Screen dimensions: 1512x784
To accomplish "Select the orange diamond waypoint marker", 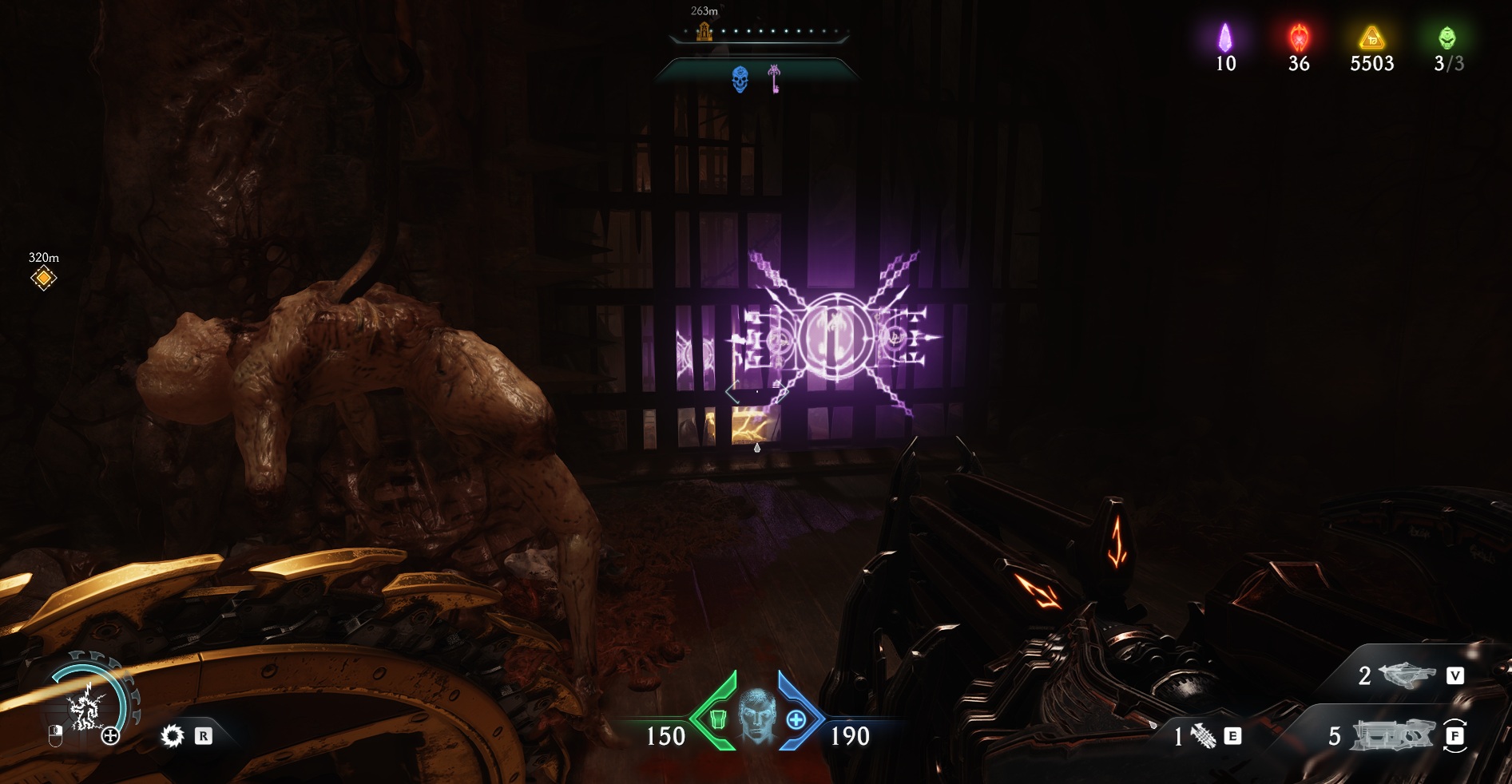I will coord(43,278).
